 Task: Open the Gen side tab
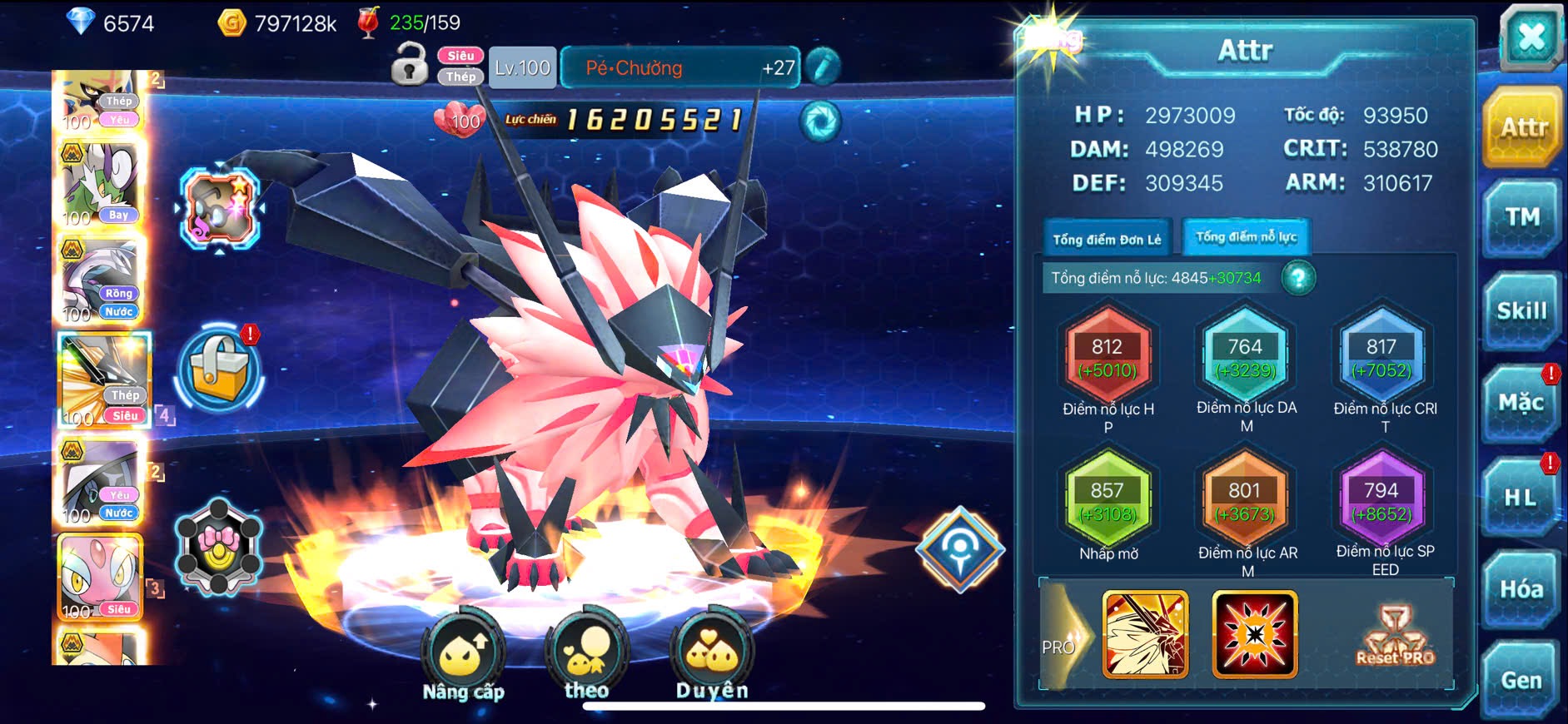tap(1521, 681)
